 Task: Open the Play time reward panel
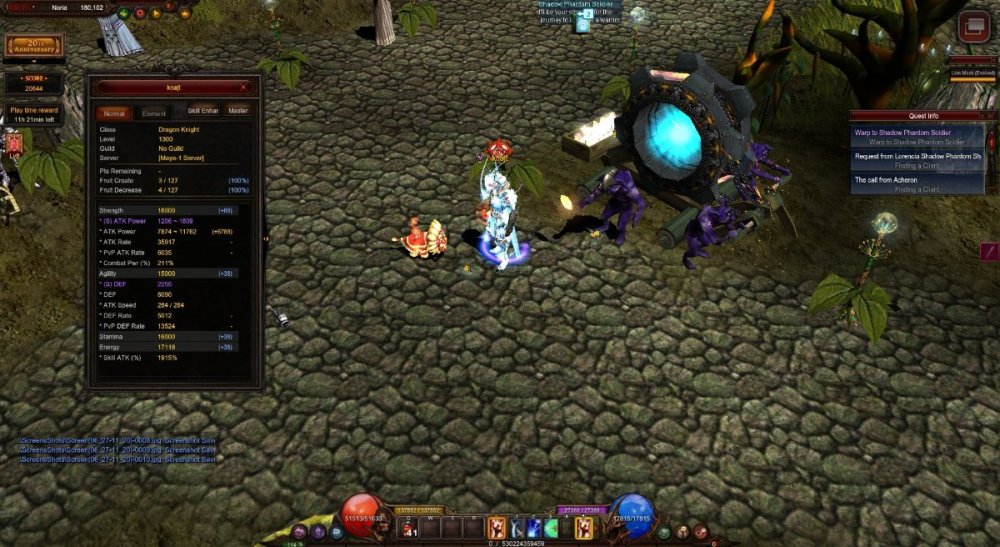tap(34, 114)
